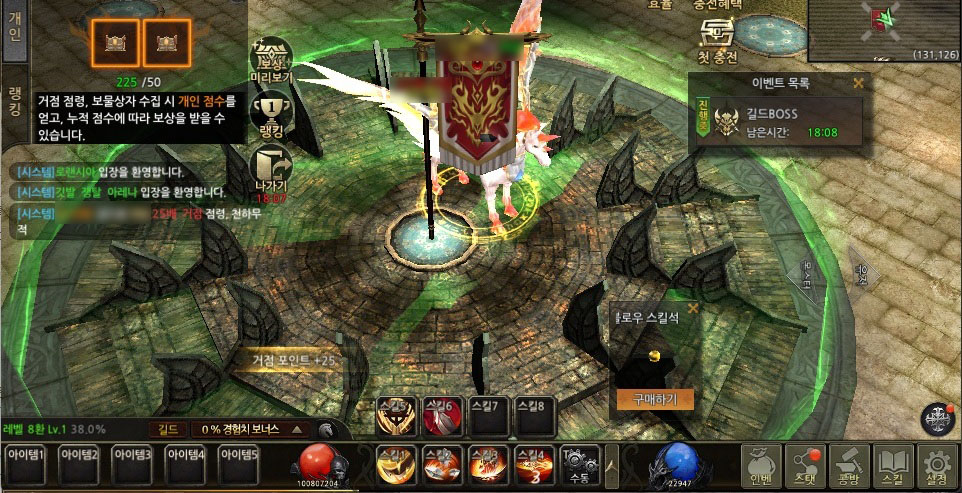Expand the 경험치 보너스 bar

298,429
